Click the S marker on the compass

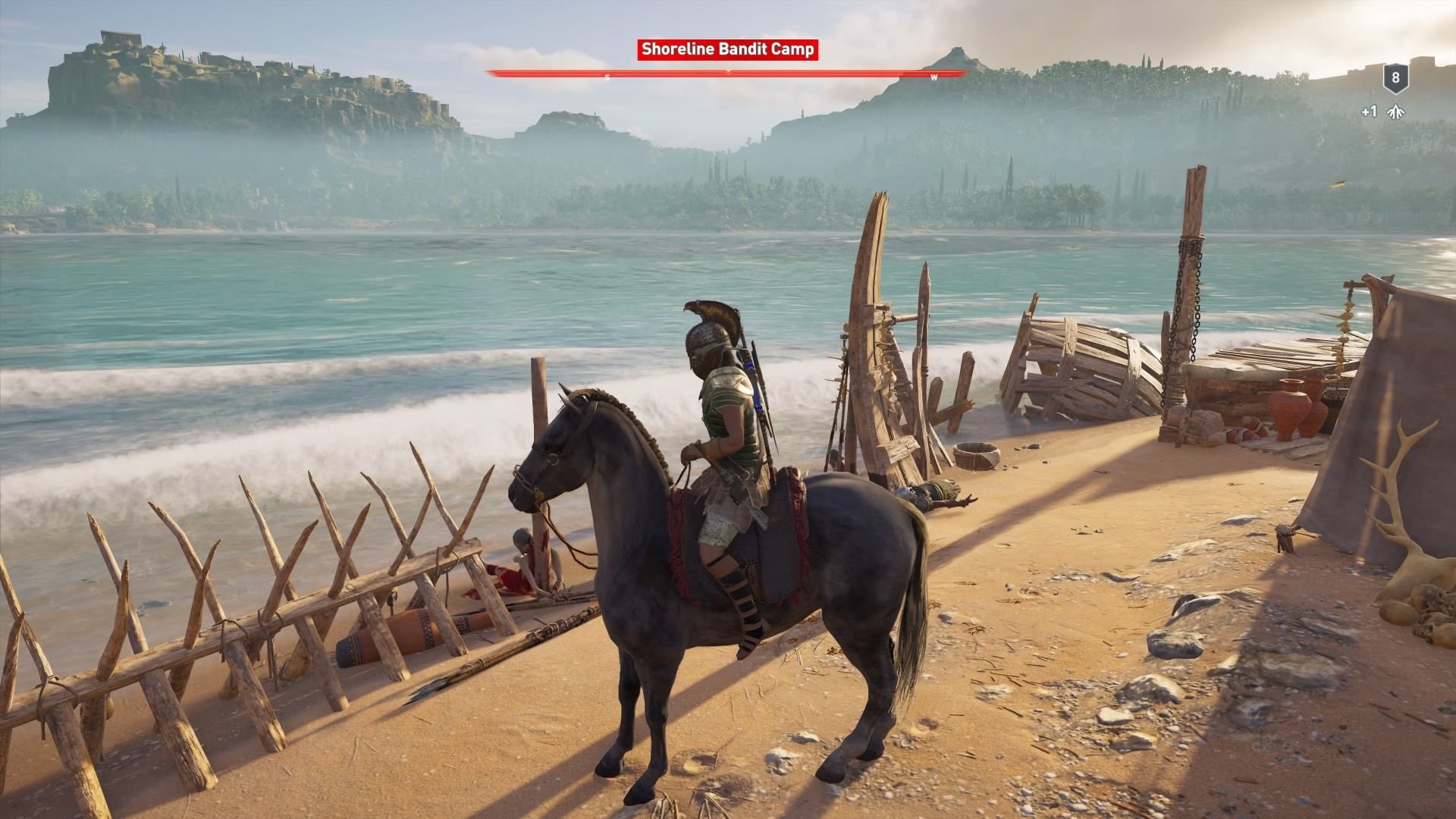coord(607,76)
